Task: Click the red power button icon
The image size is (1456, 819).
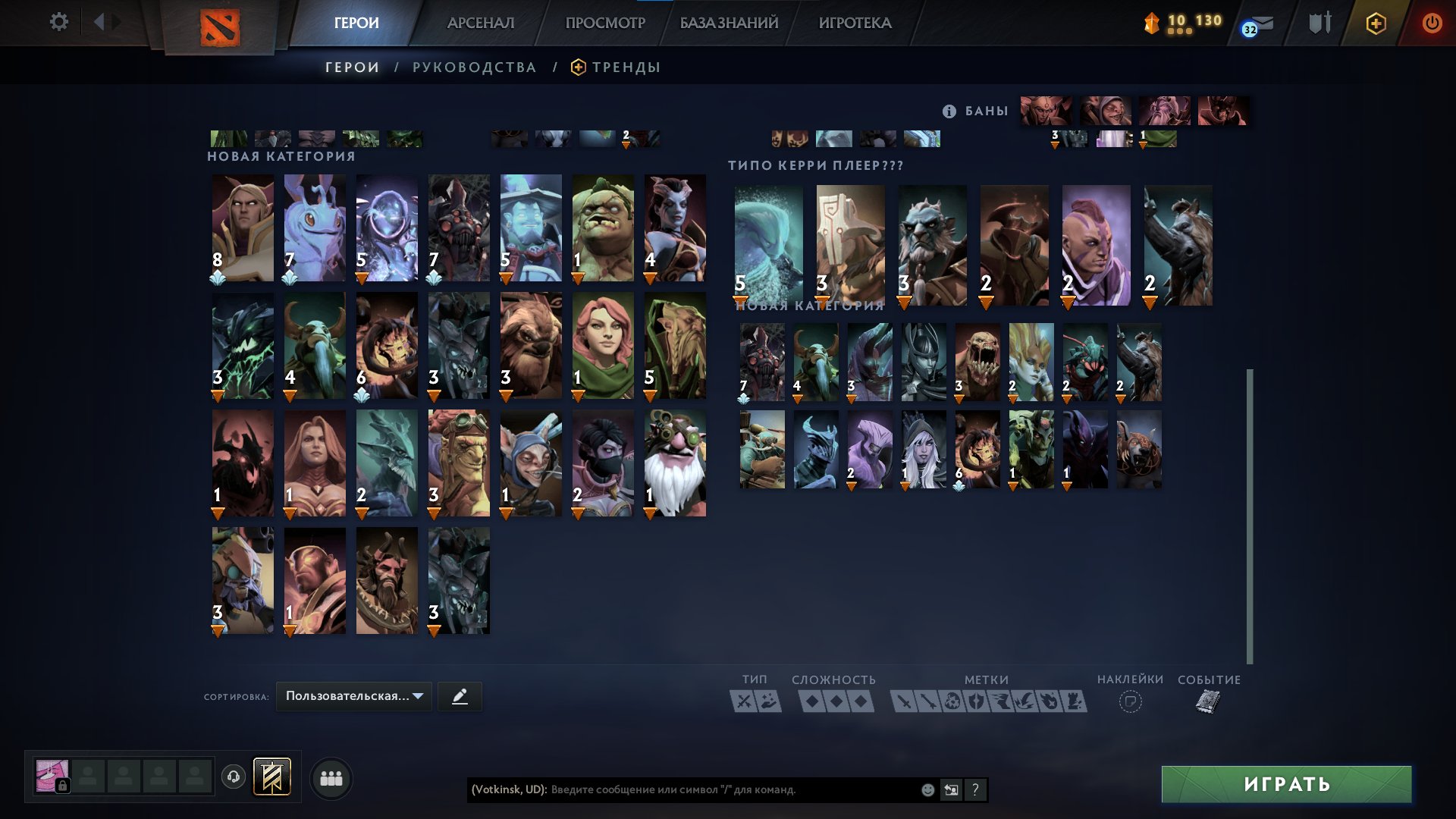Action: (1433, 23)
